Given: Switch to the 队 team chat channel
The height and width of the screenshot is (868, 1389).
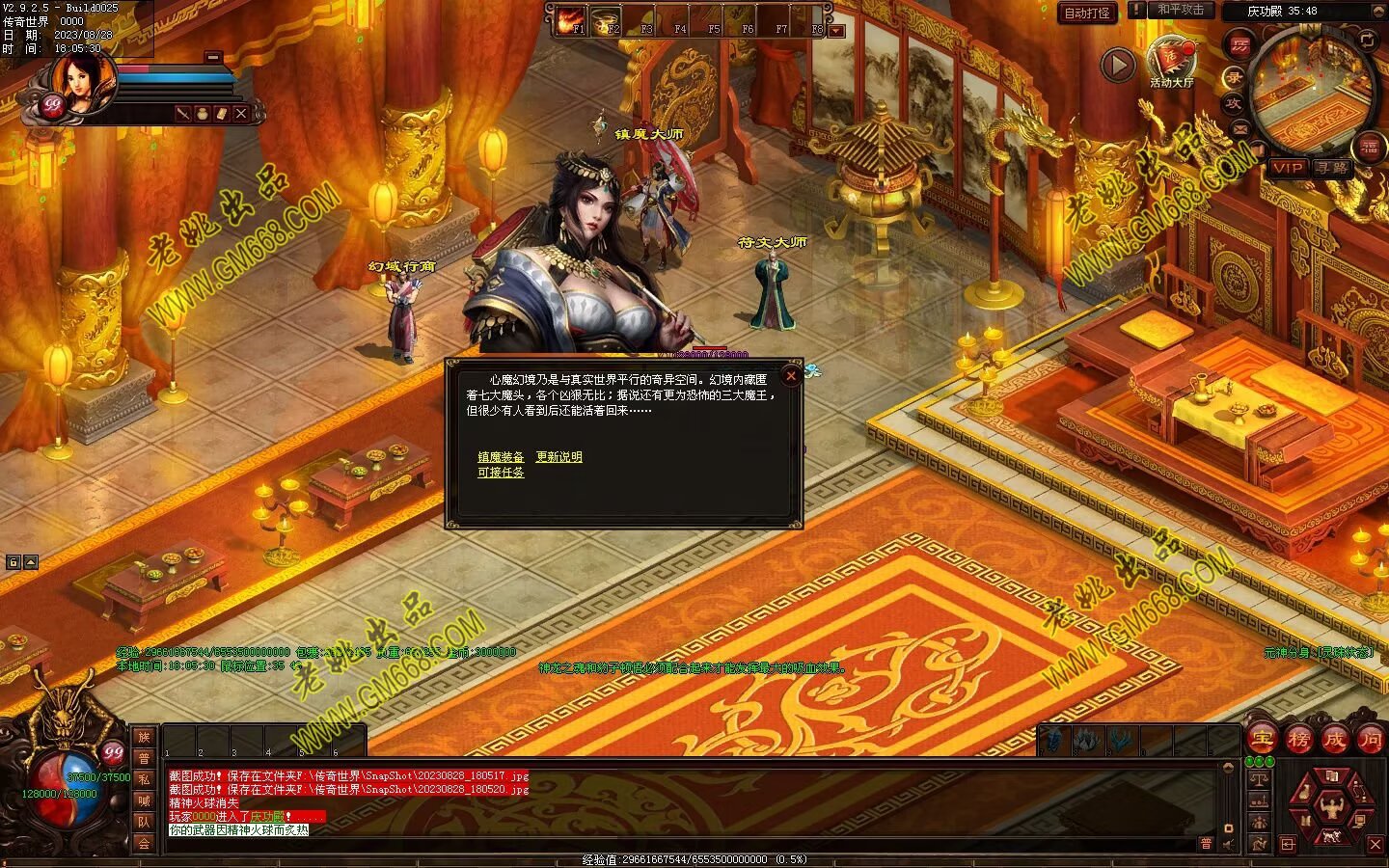Looking at the screenshot, I should tap(144, 822).
